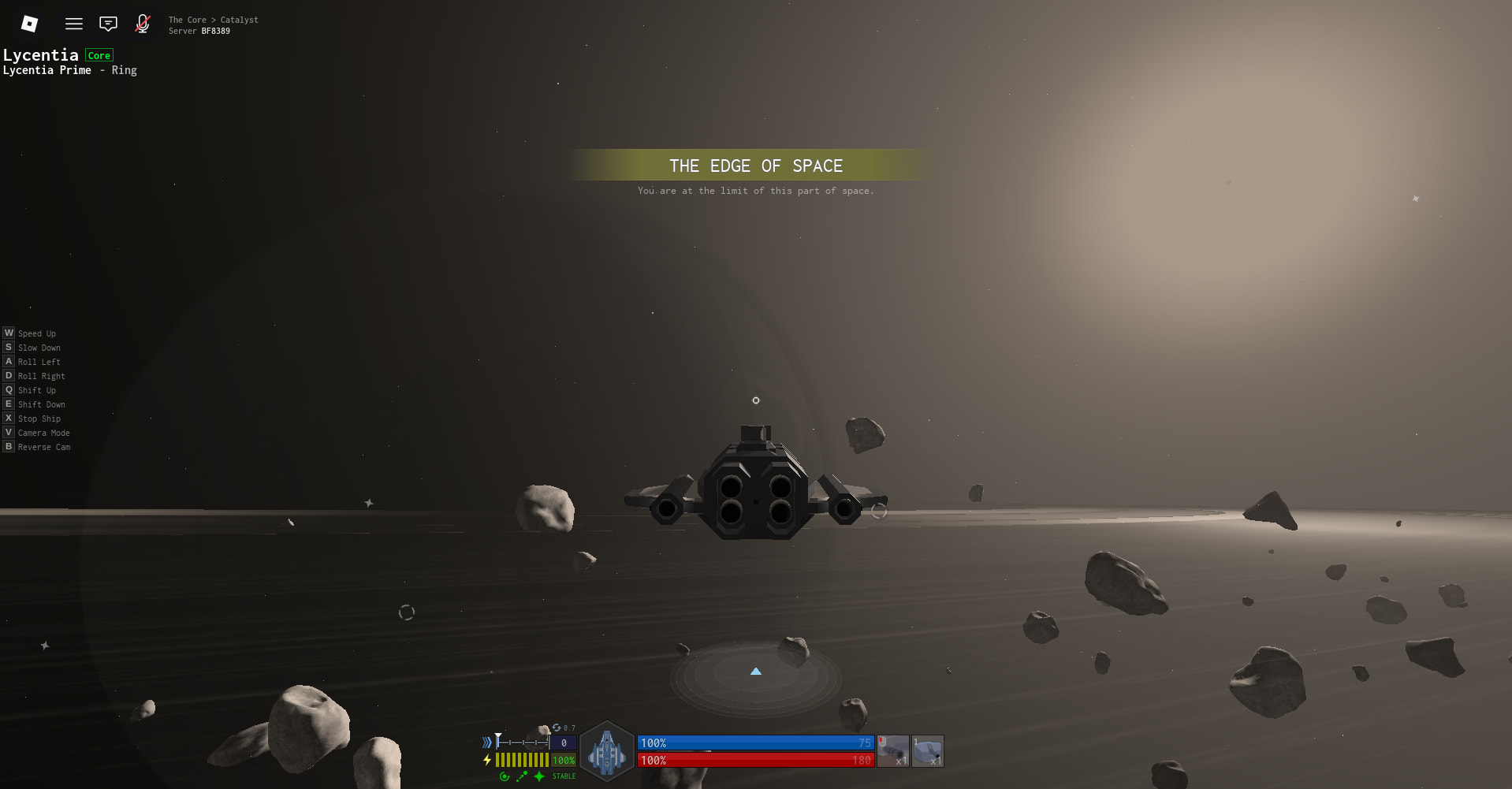
Task: Unmute the crossed-out microphone
Action: (143, 24)
